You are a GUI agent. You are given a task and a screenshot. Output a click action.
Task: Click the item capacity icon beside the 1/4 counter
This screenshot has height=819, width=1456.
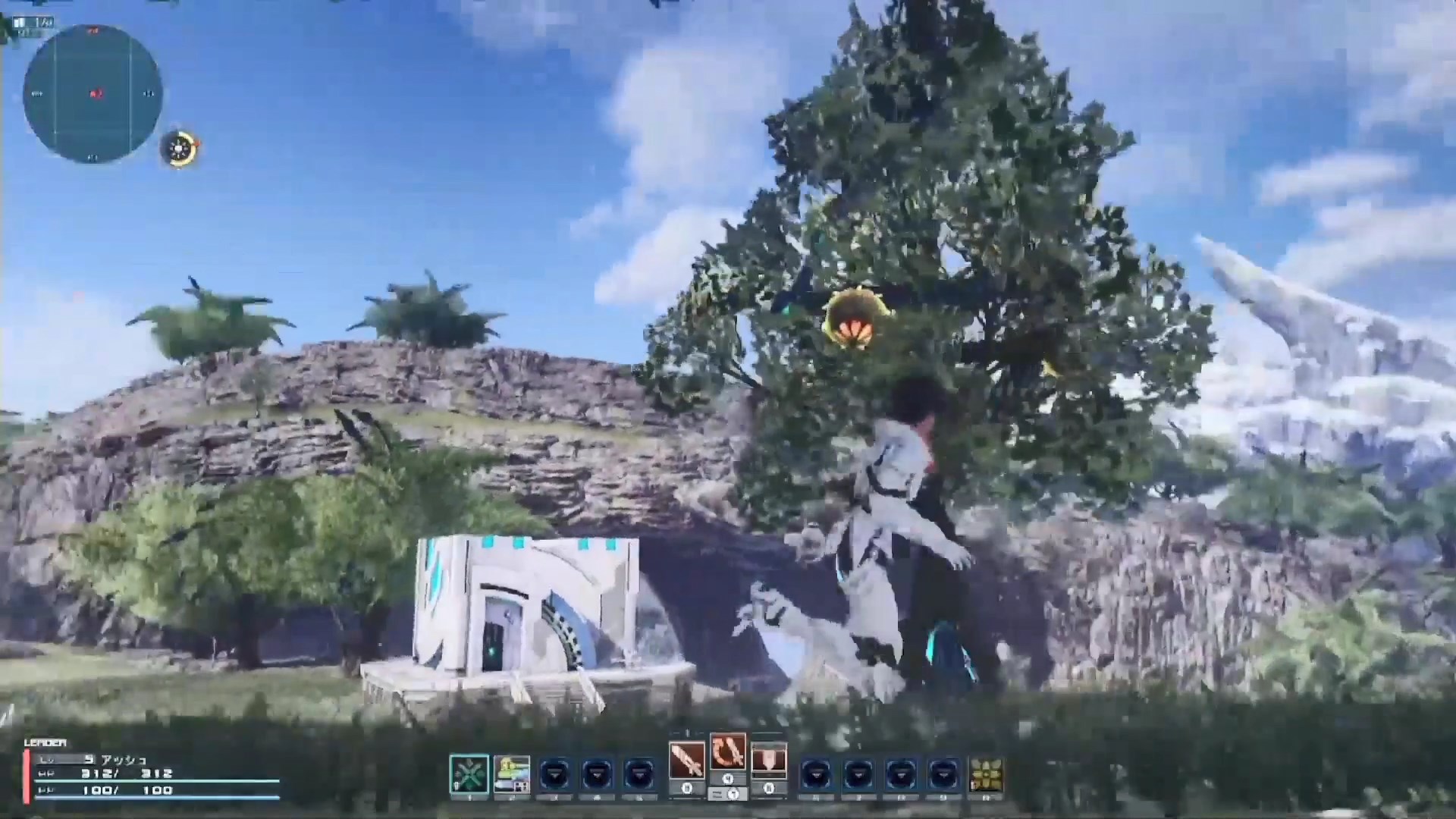[21, 21]
